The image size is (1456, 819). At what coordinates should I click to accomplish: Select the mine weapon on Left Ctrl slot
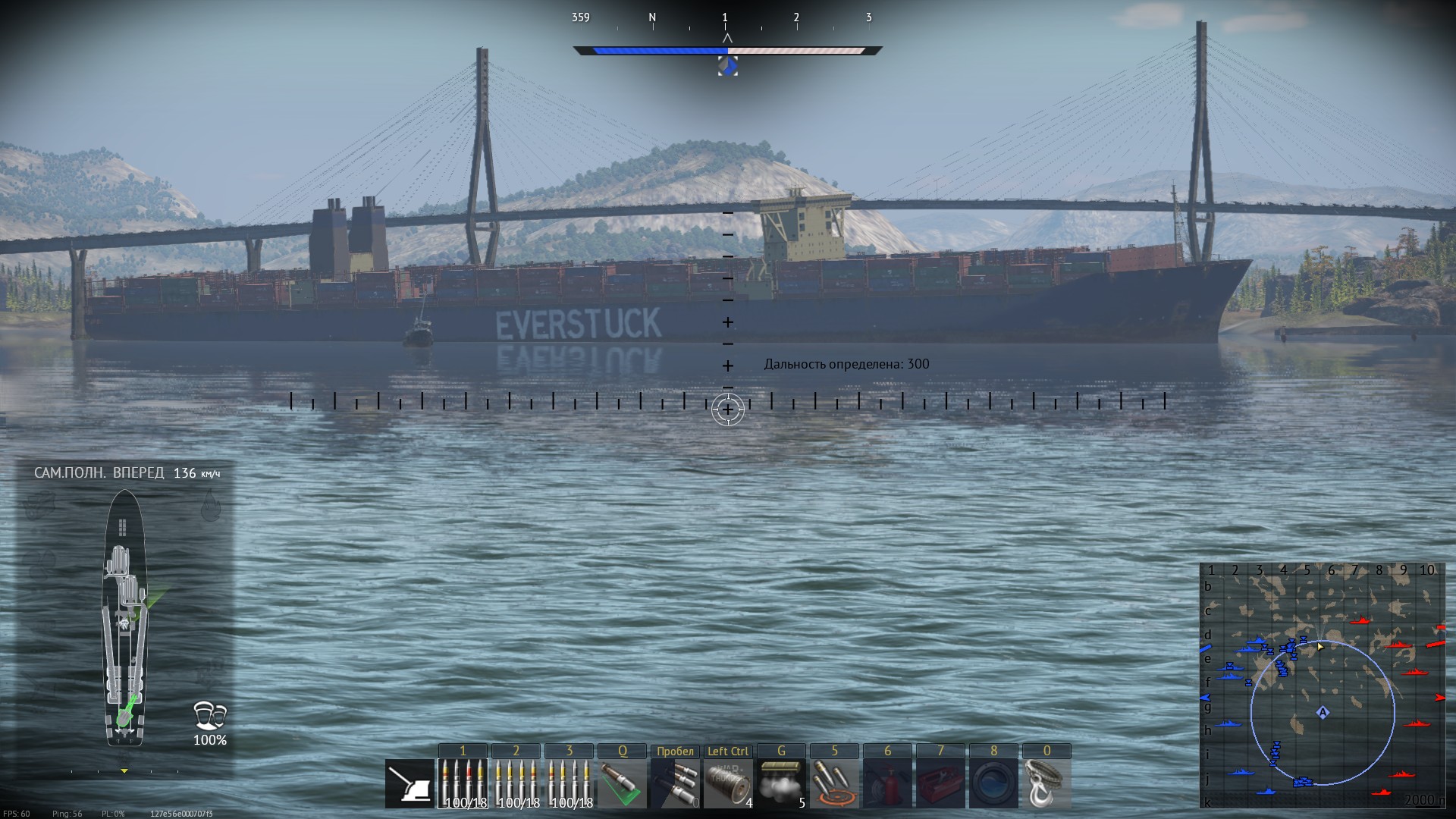click(x=728, y=781)
